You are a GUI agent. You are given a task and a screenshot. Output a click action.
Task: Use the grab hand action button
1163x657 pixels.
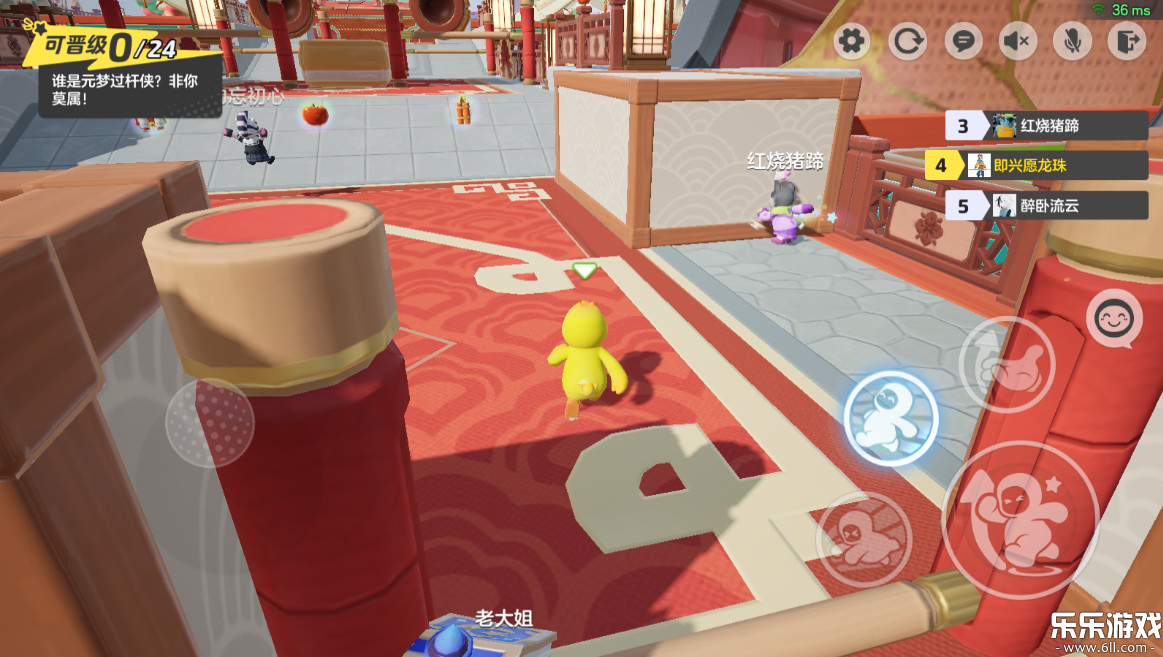pyautogui.click(x=1006, y=364)
